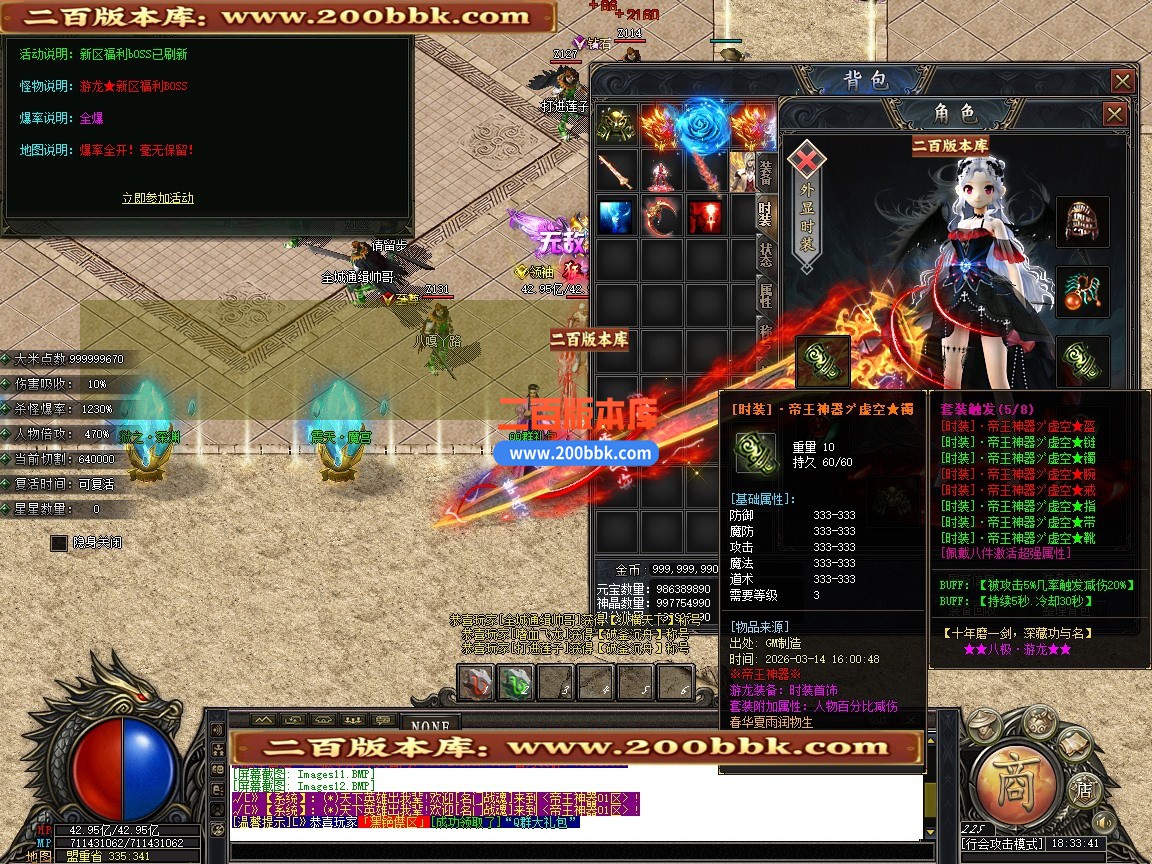This screenshot has width=1152, height=864.
Task: Switch to the 装备 equipment tab
Action: tap(765, 172)
